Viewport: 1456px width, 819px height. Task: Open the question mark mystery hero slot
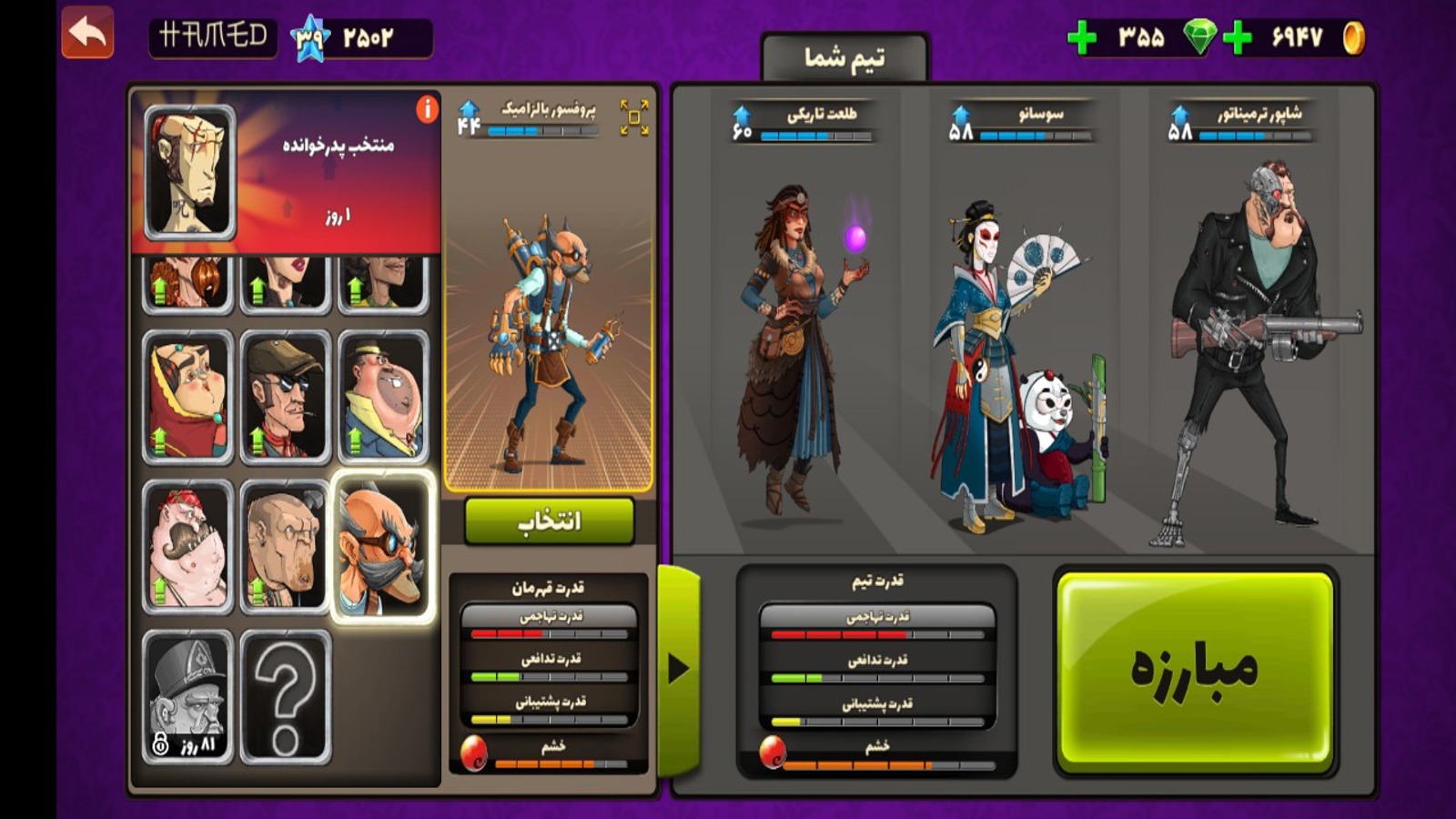[285, 696]
